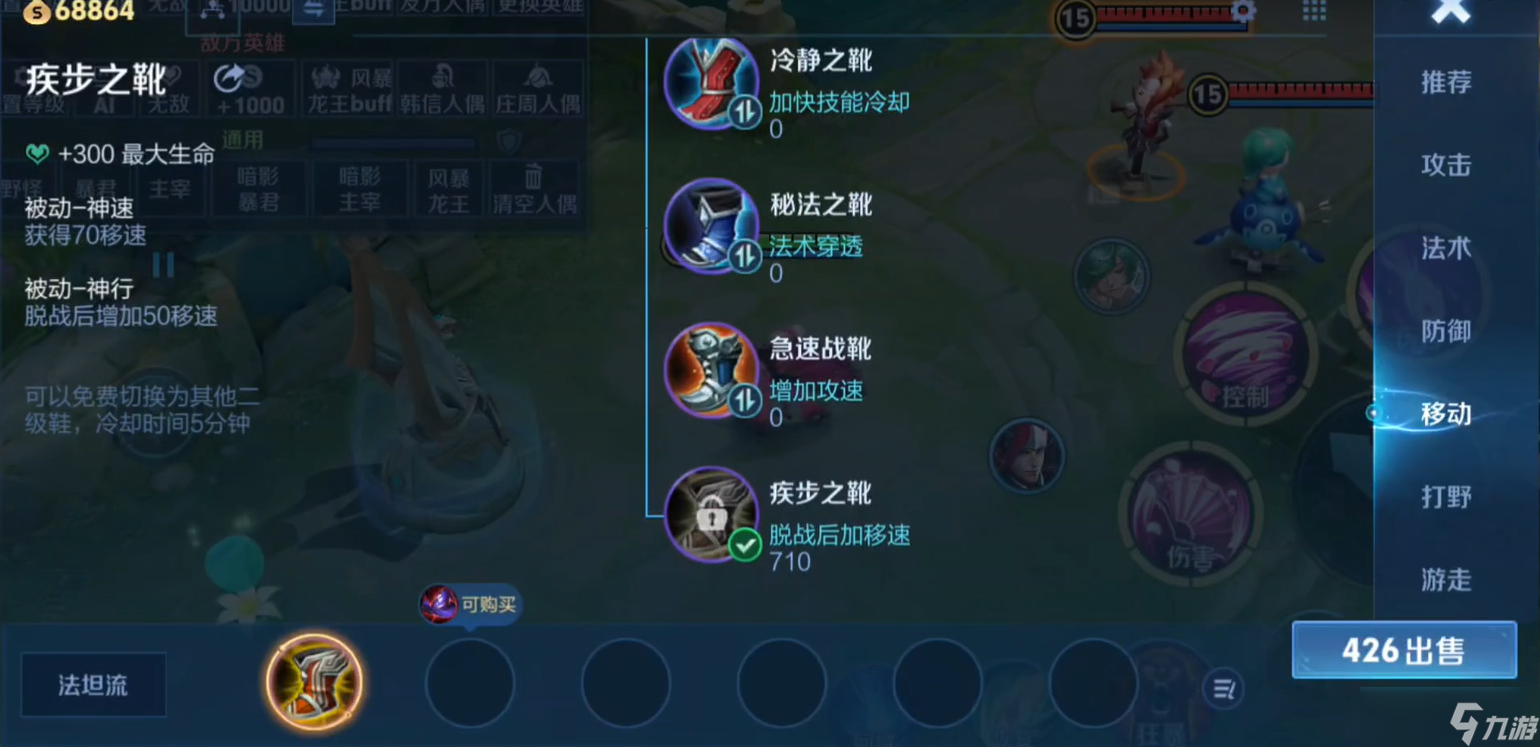Viewport: 1540px width, 747px height.
Task: Sell the item for 426 gold
Action: (1404, 650)
